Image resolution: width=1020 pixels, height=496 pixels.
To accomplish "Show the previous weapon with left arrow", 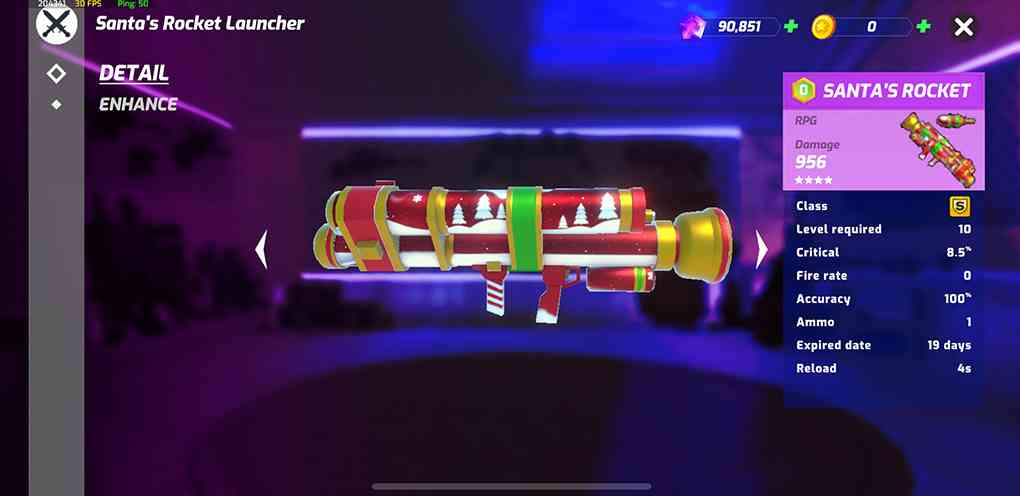I will [x=262, y=249].
